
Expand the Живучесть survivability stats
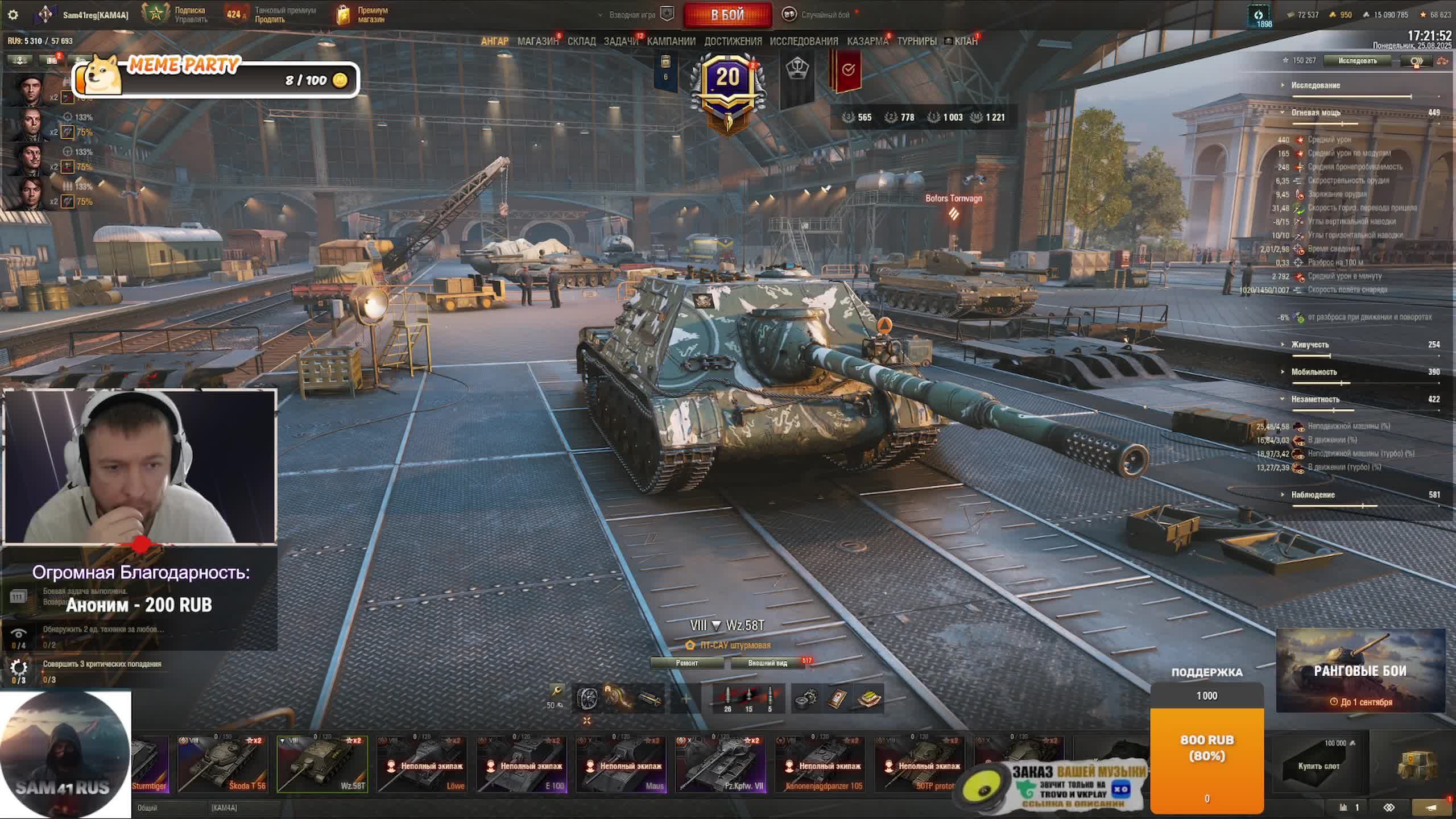pos(1310,345)
